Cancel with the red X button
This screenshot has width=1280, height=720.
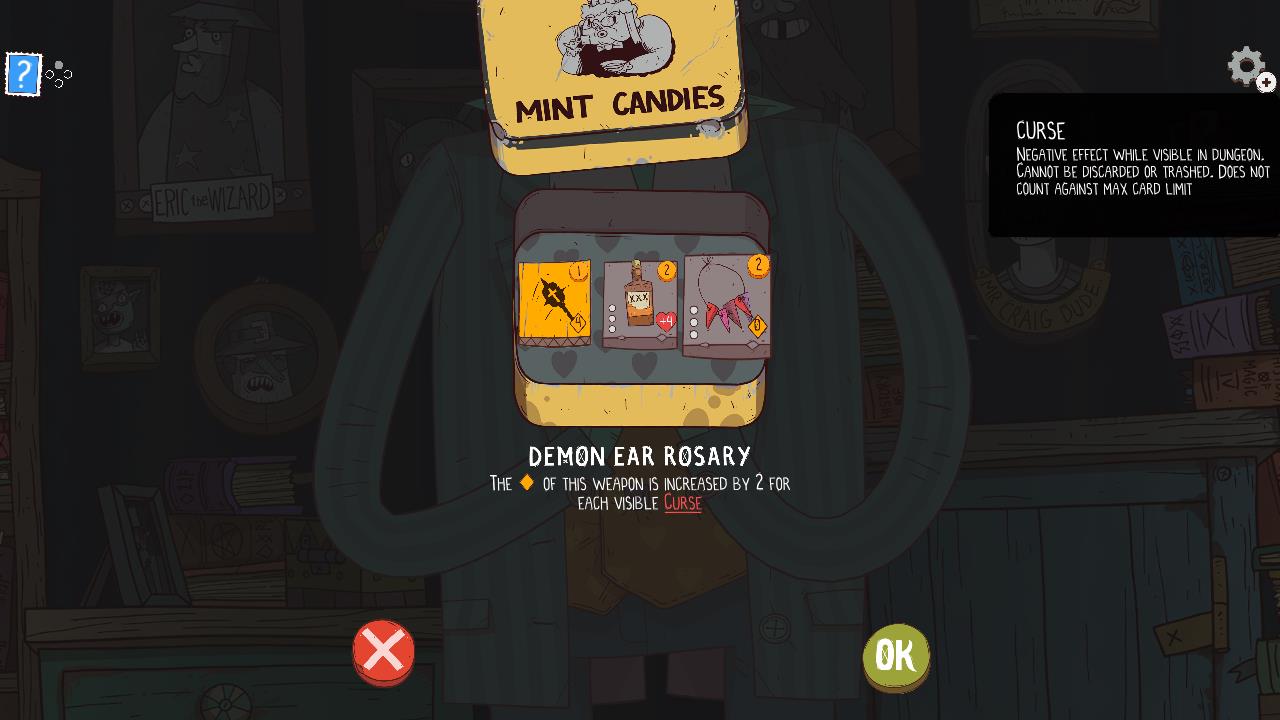[x=384, y=652]
